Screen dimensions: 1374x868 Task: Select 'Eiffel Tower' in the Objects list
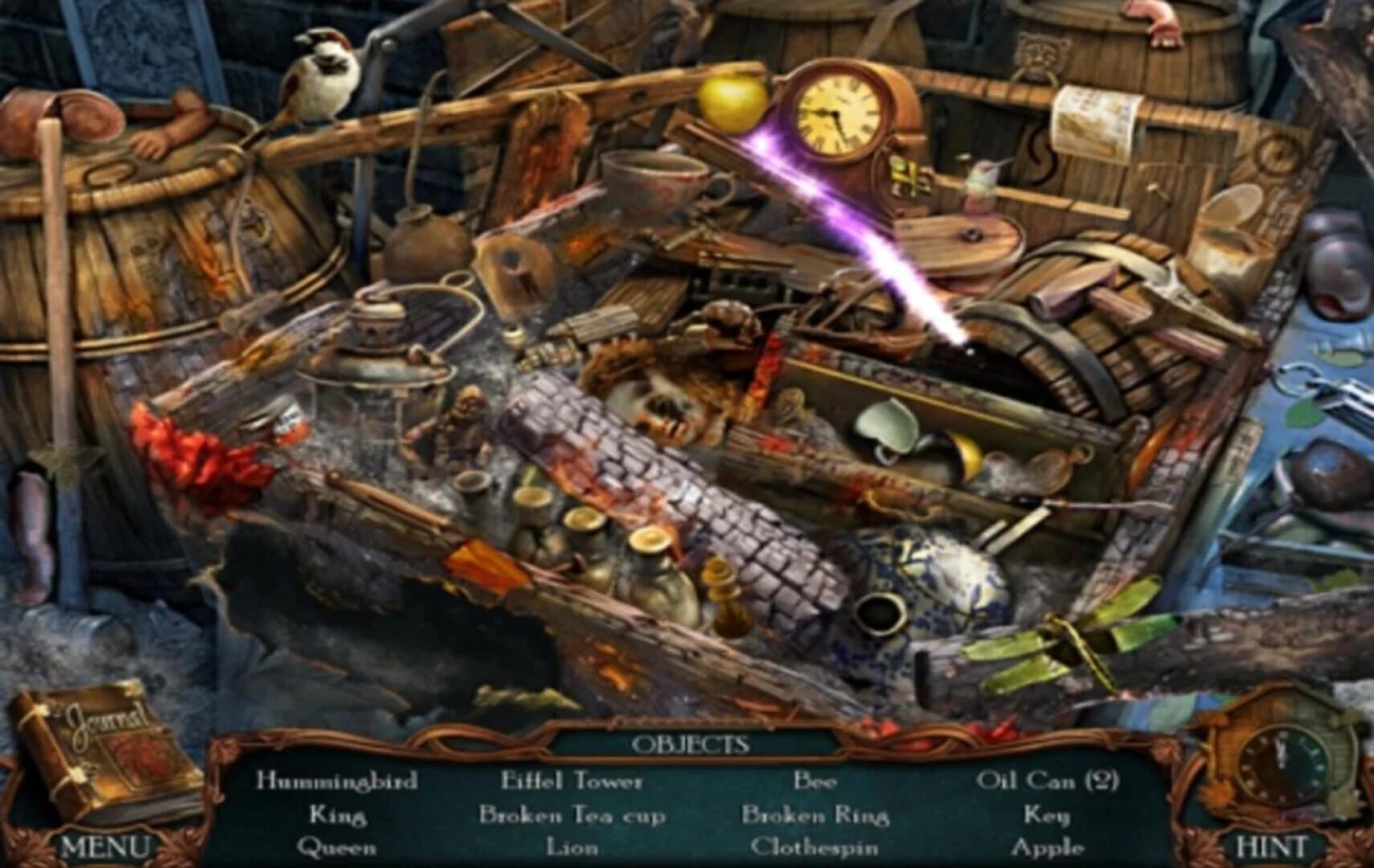[571, 780]
